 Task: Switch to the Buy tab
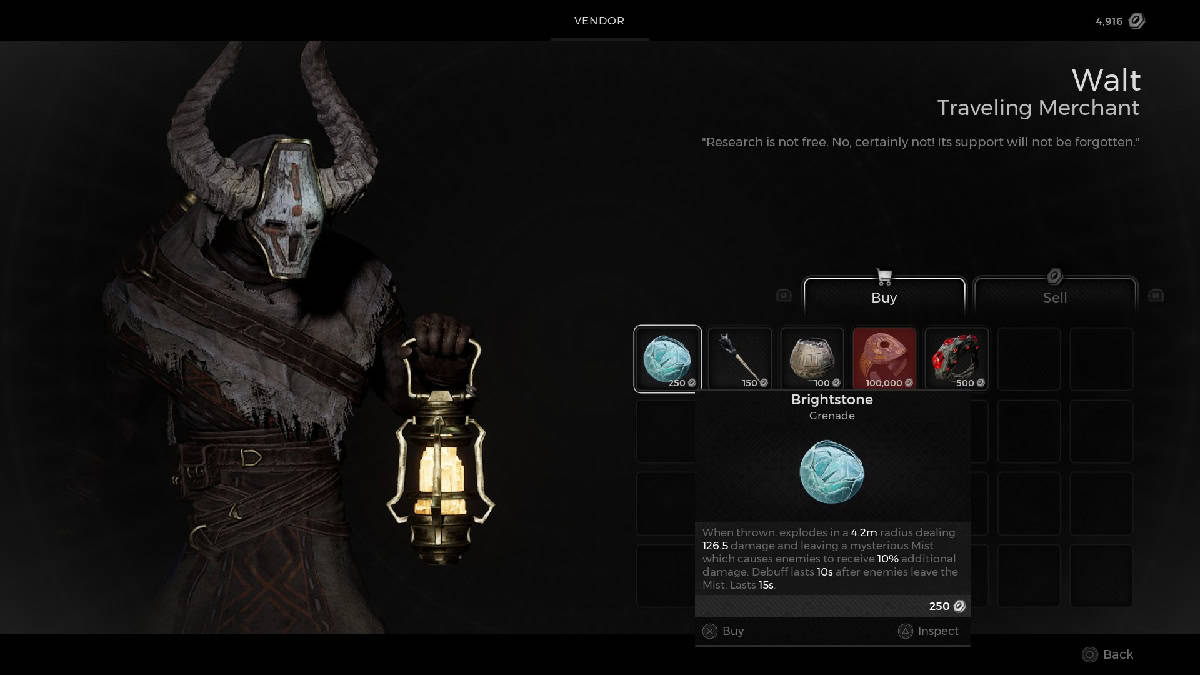[x=884, y=297]
